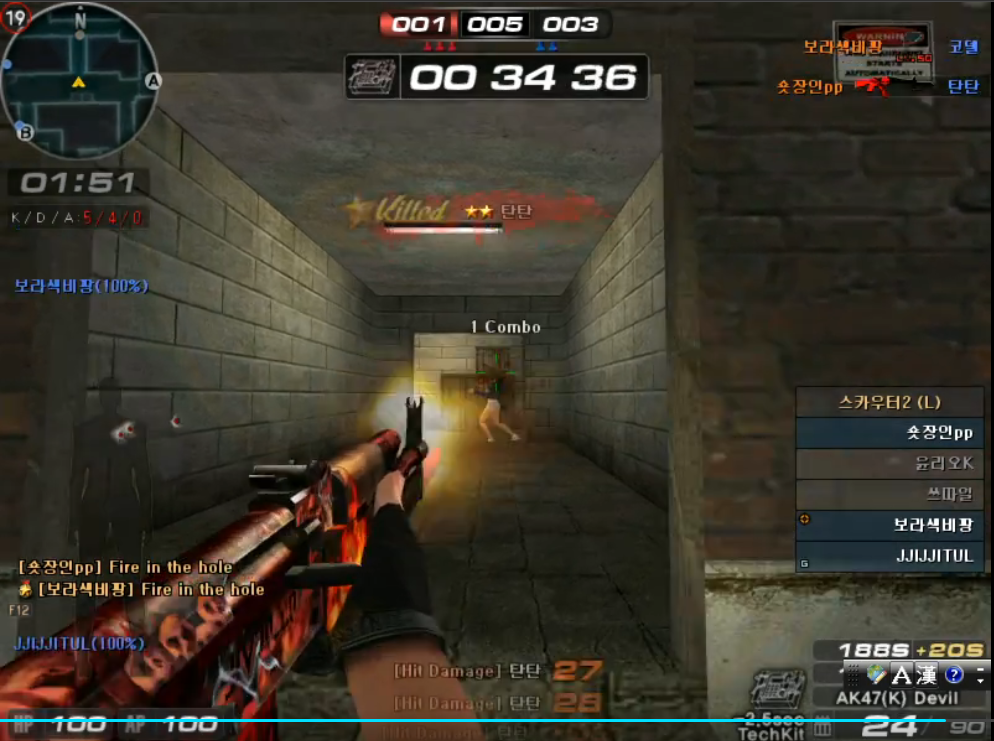The height and width of the screenshot is (741, 994).
Task: Click the 스카우터2 (L) squad header
Action: (x=890, y=402)
